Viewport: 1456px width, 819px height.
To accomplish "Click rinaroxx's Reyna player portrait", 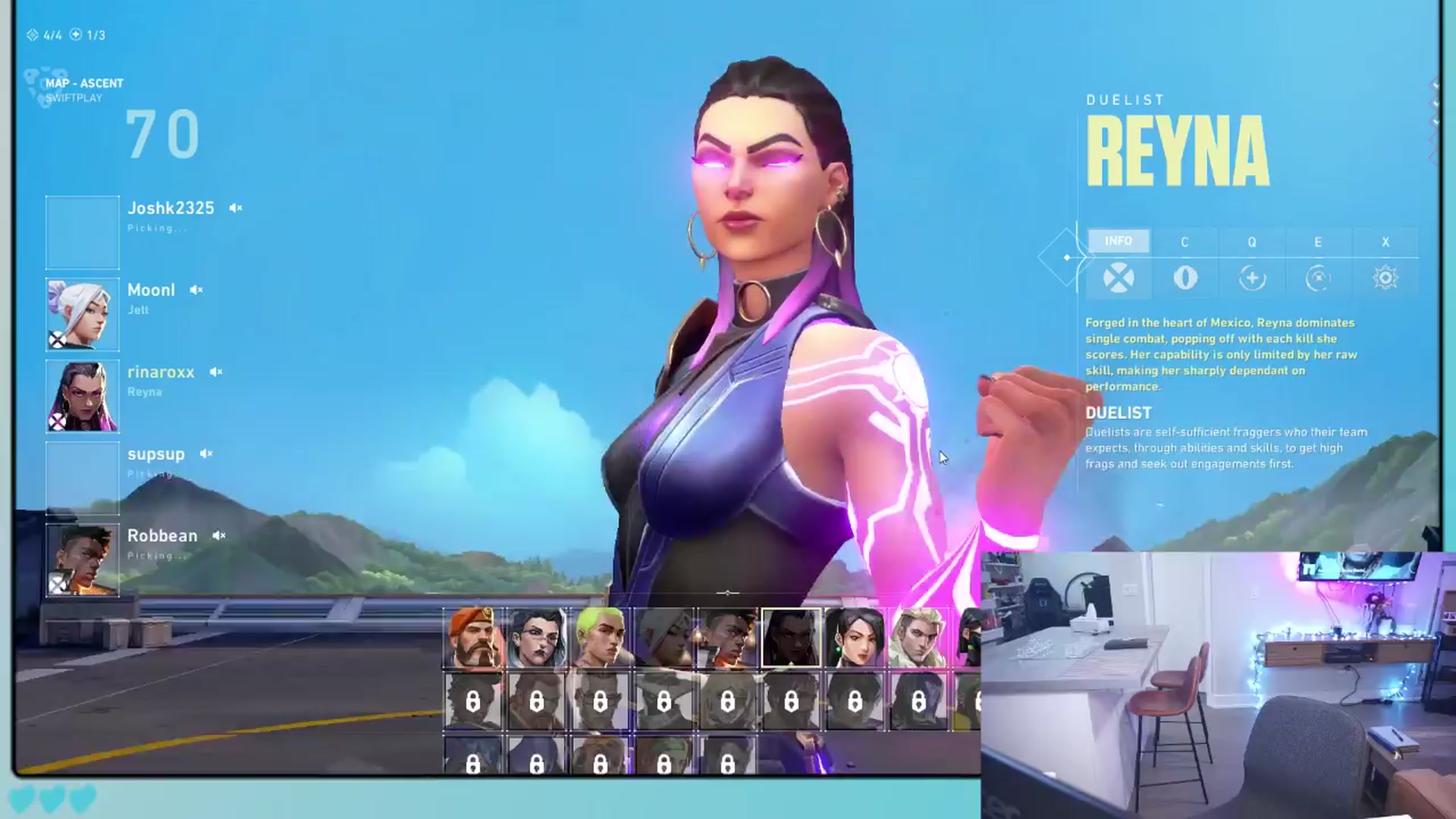I will coord(83,396).
